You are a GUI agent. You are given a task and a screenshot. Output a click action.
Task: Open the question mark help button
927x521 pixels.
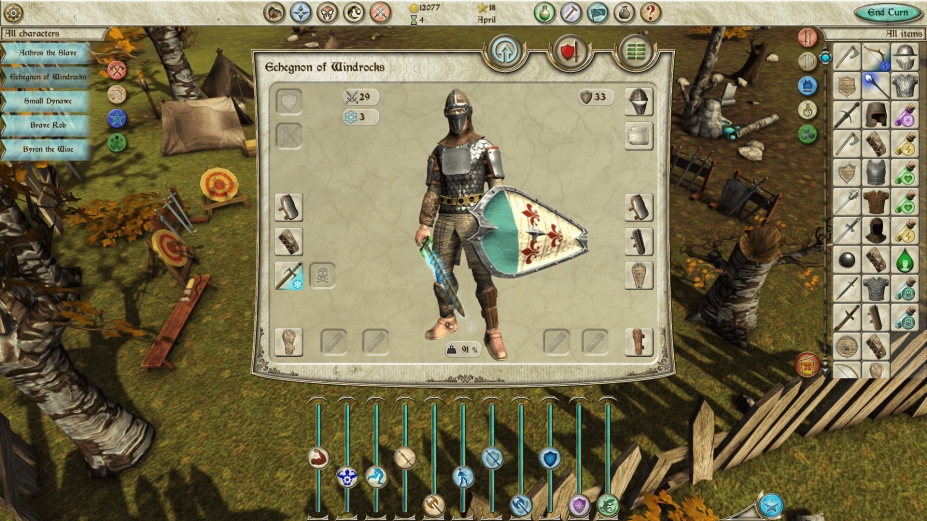click(x=650, y=13)
